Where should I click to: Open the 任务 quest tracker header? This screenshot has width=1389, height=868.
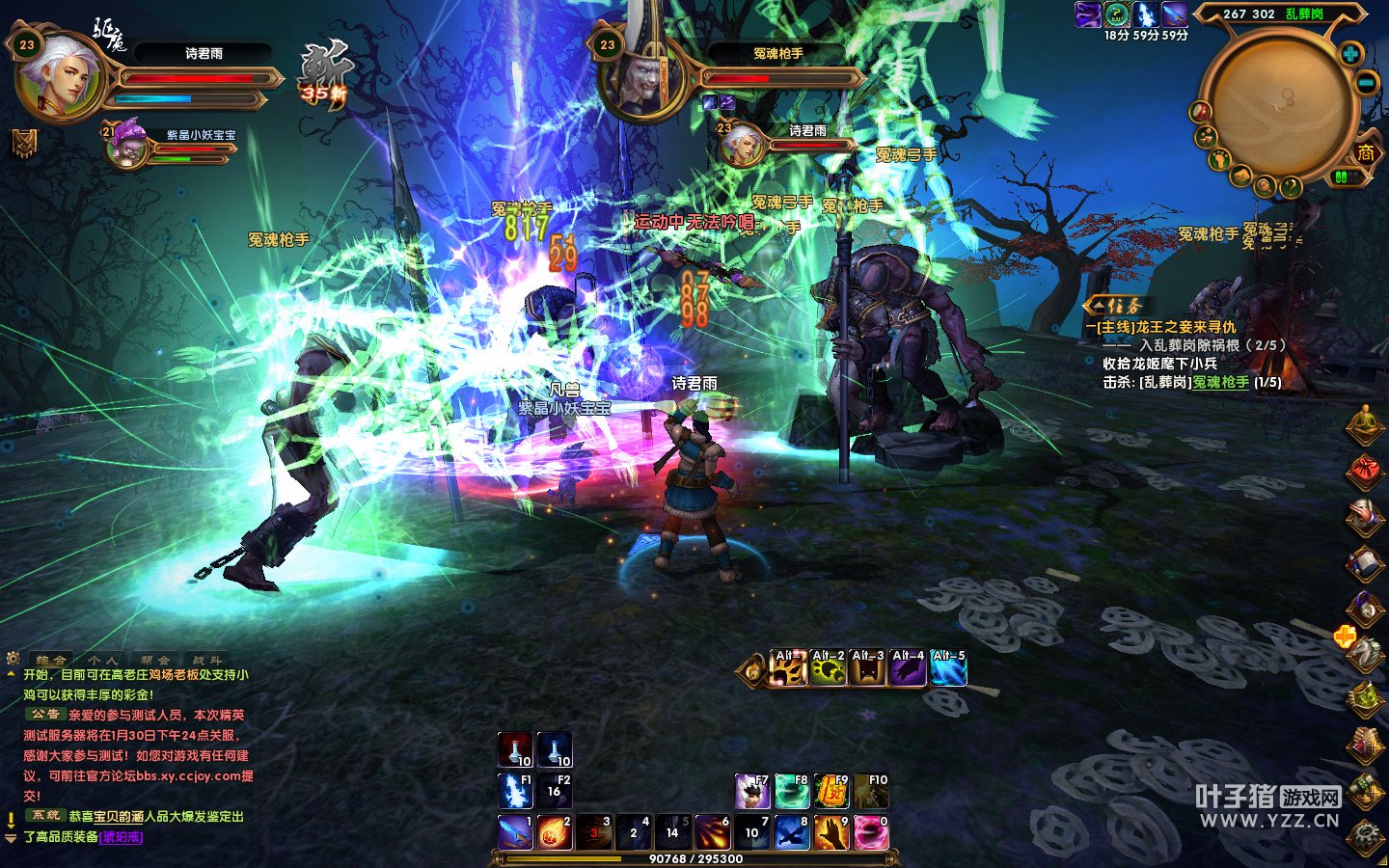point(1115,306)
